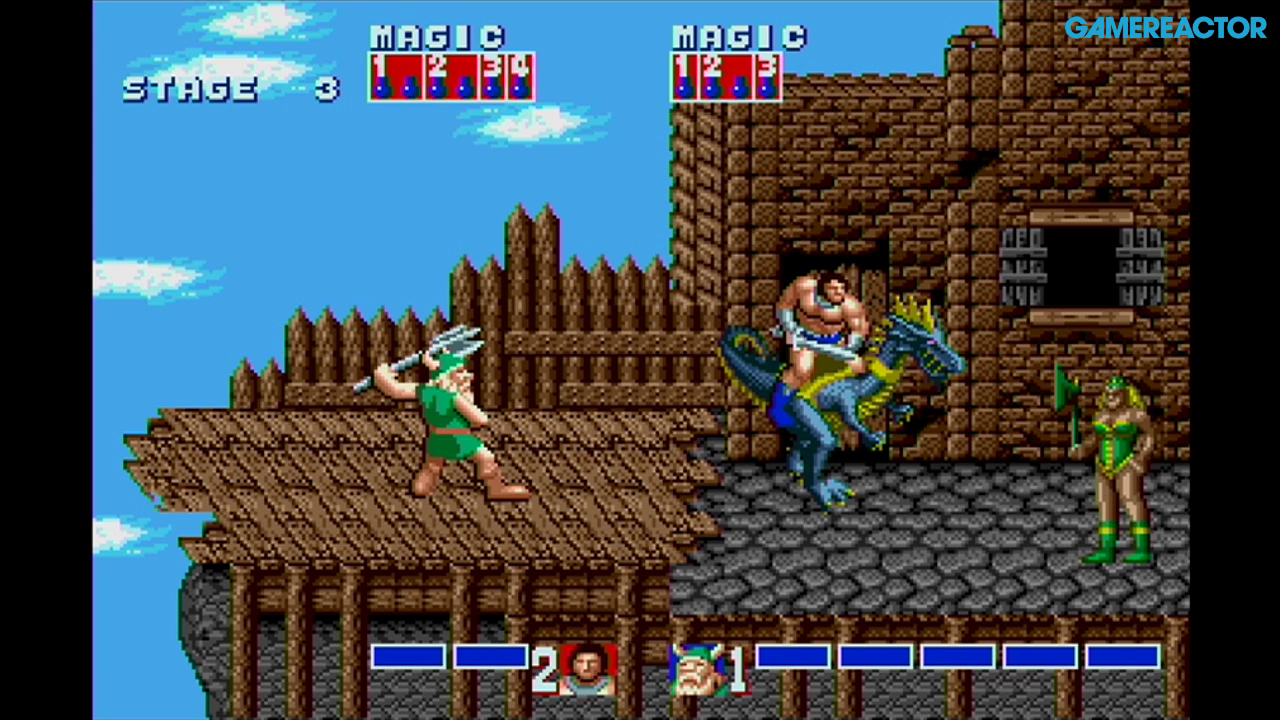Click the number 3 after STAGE
The width and height of the screenshot is (1280, 720).
[x=327, y=88]
